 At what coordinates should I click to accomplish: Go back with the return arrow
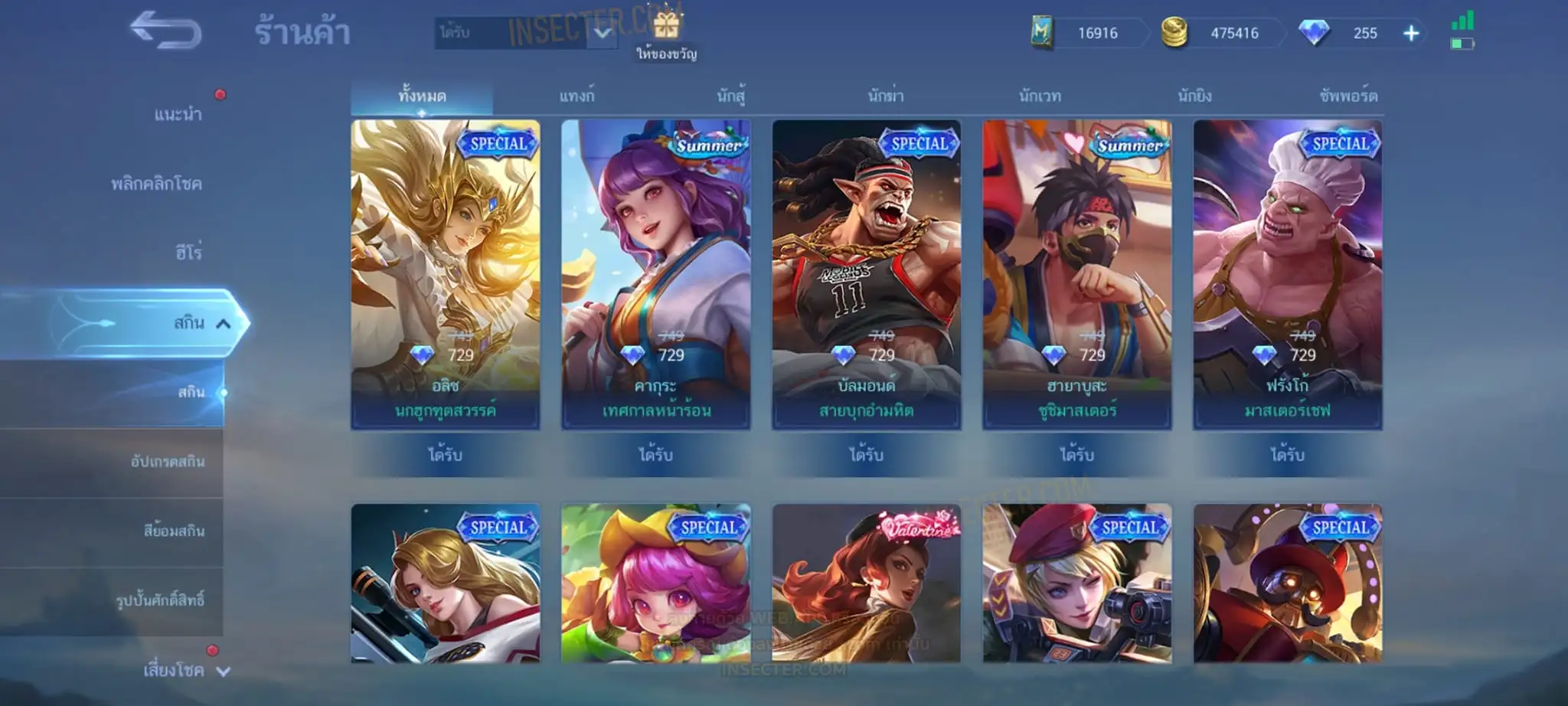pos(165,32)
